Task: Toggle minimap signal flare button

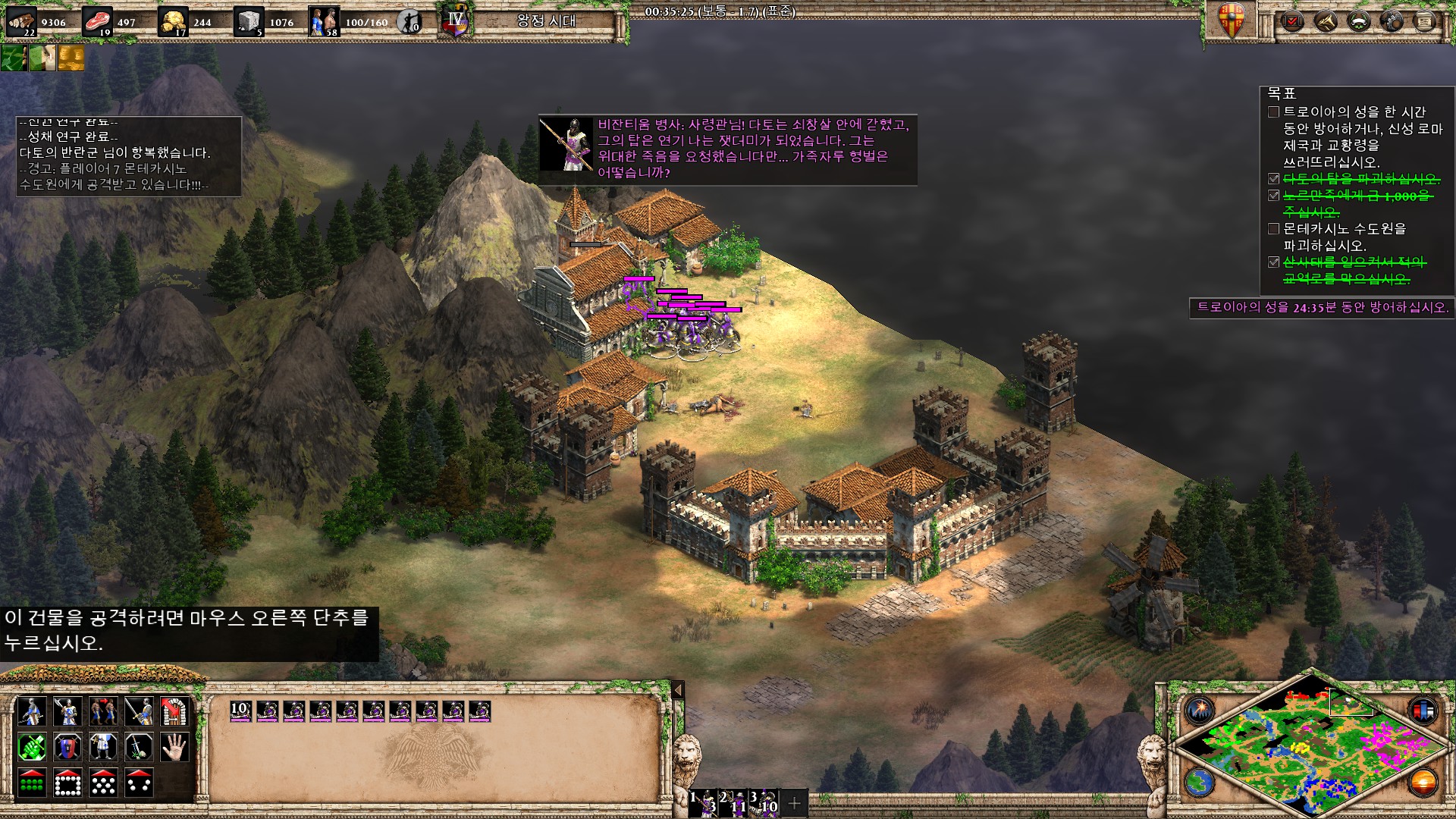Action: (1200, 711)
